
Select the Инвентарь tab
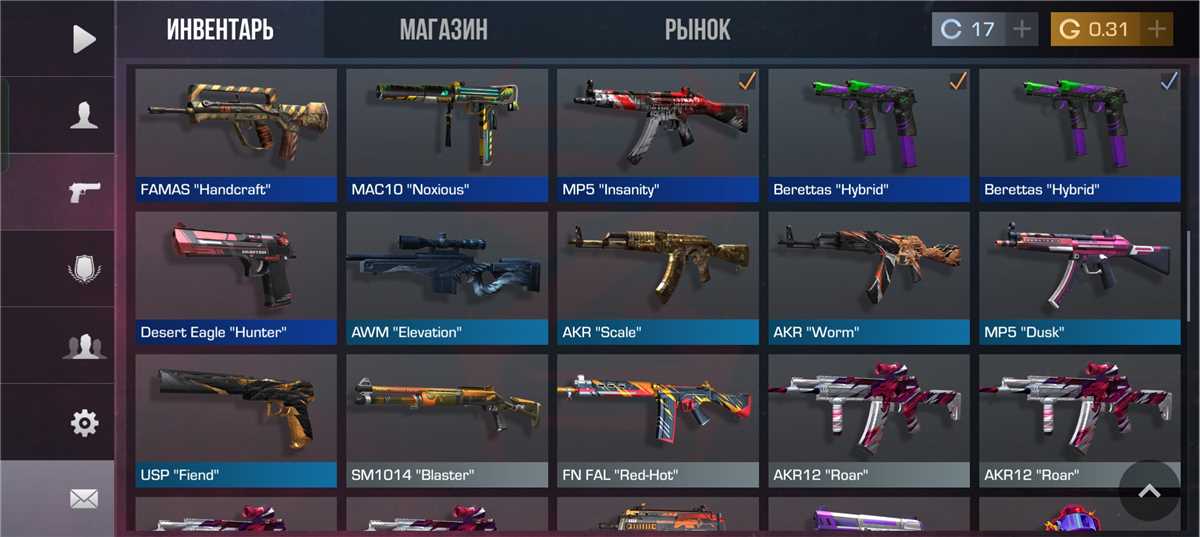coord(220,29)
